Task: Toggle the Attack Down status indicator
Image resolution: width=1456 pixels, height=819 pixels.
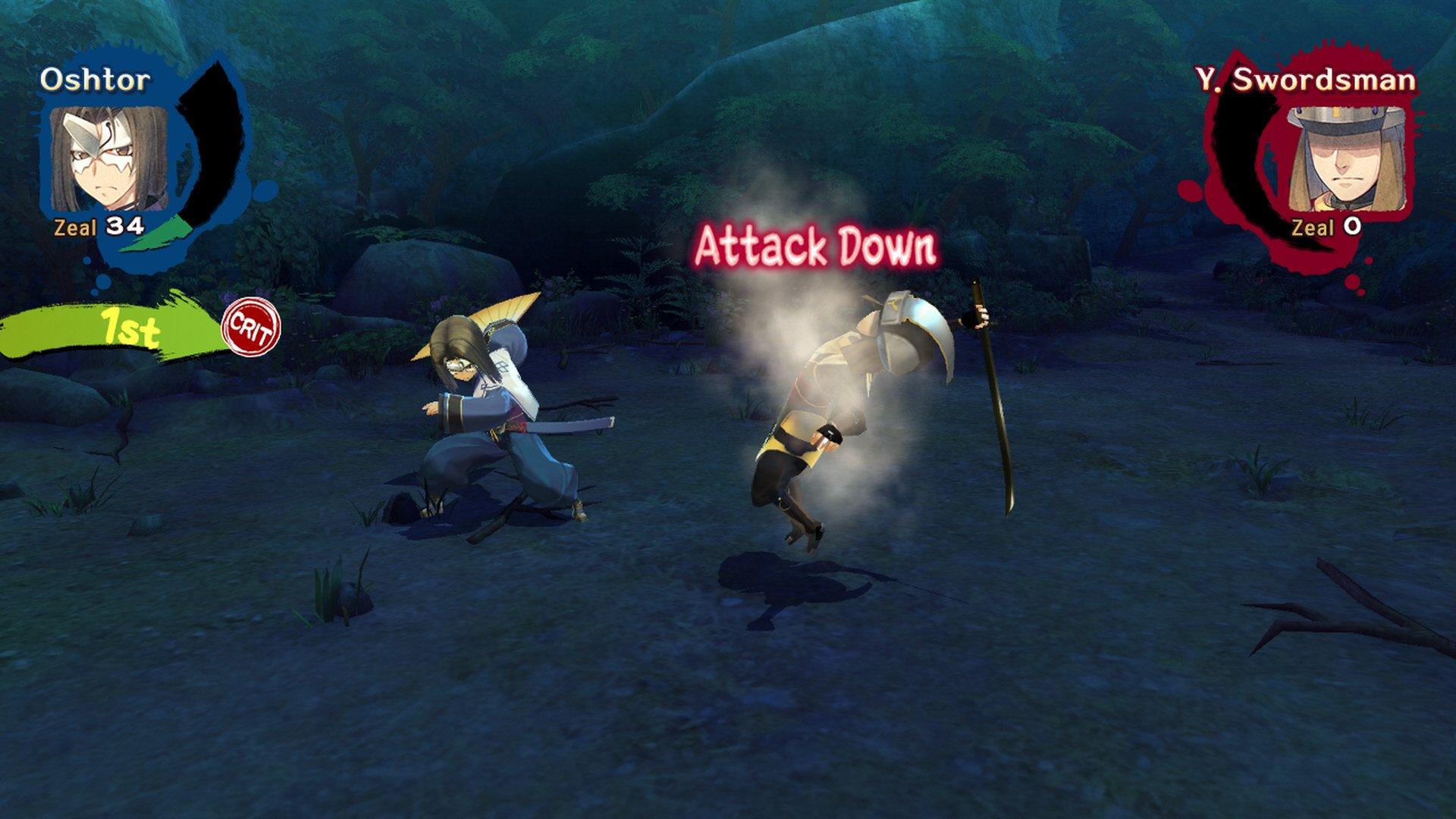Action: (817, 244)
